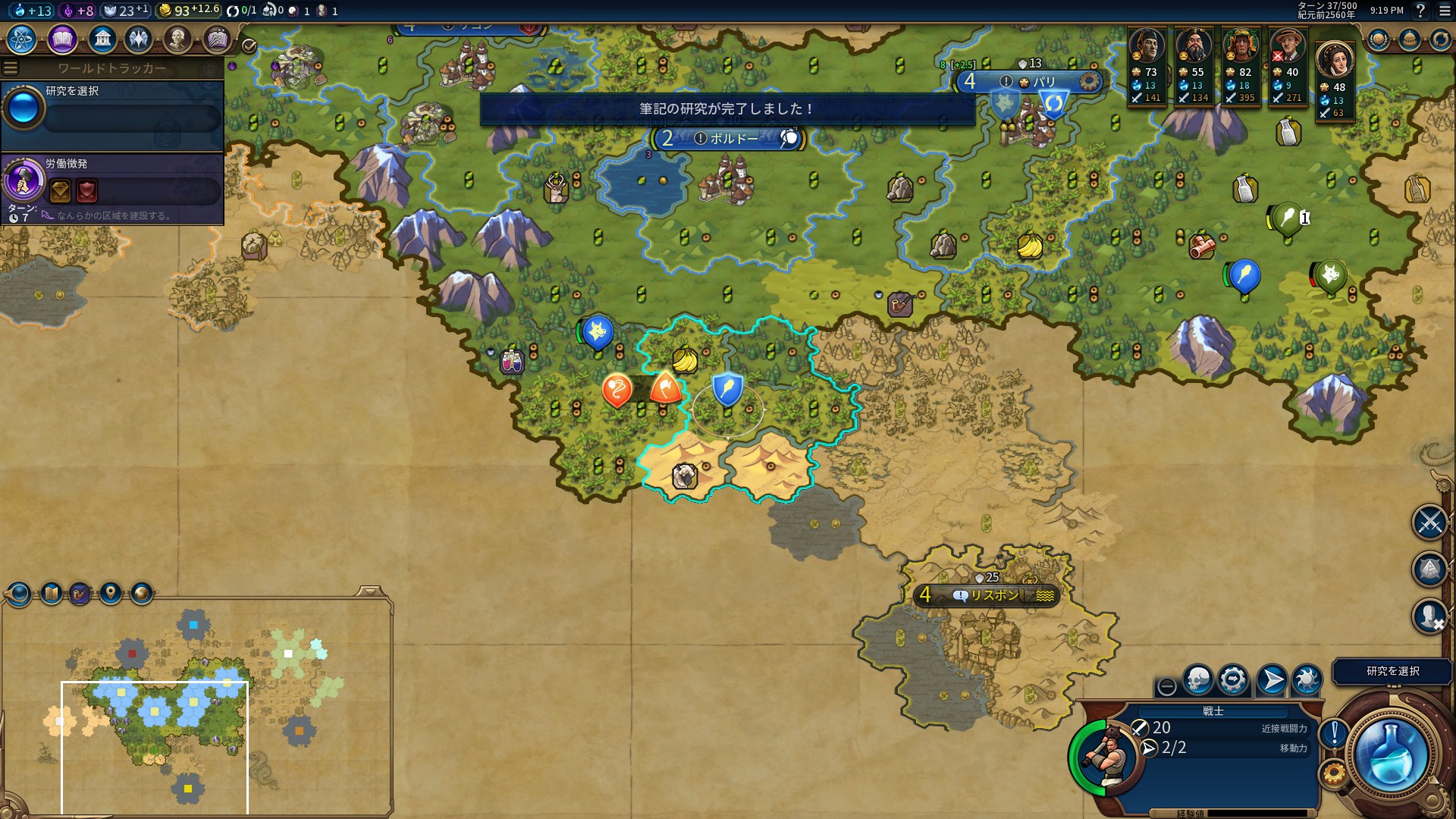Select the skull delete-unit action
Viewport: 1456px width, 819px height.
click(1198, 679)
